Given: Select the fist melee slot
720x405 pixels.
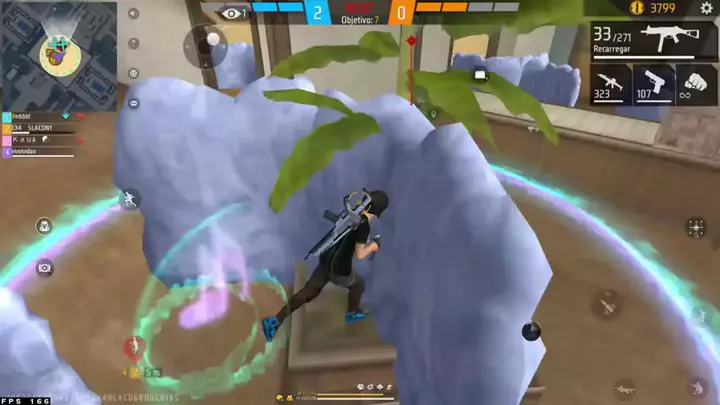Looking at the screenshot, I should click(x=697, y=84).
